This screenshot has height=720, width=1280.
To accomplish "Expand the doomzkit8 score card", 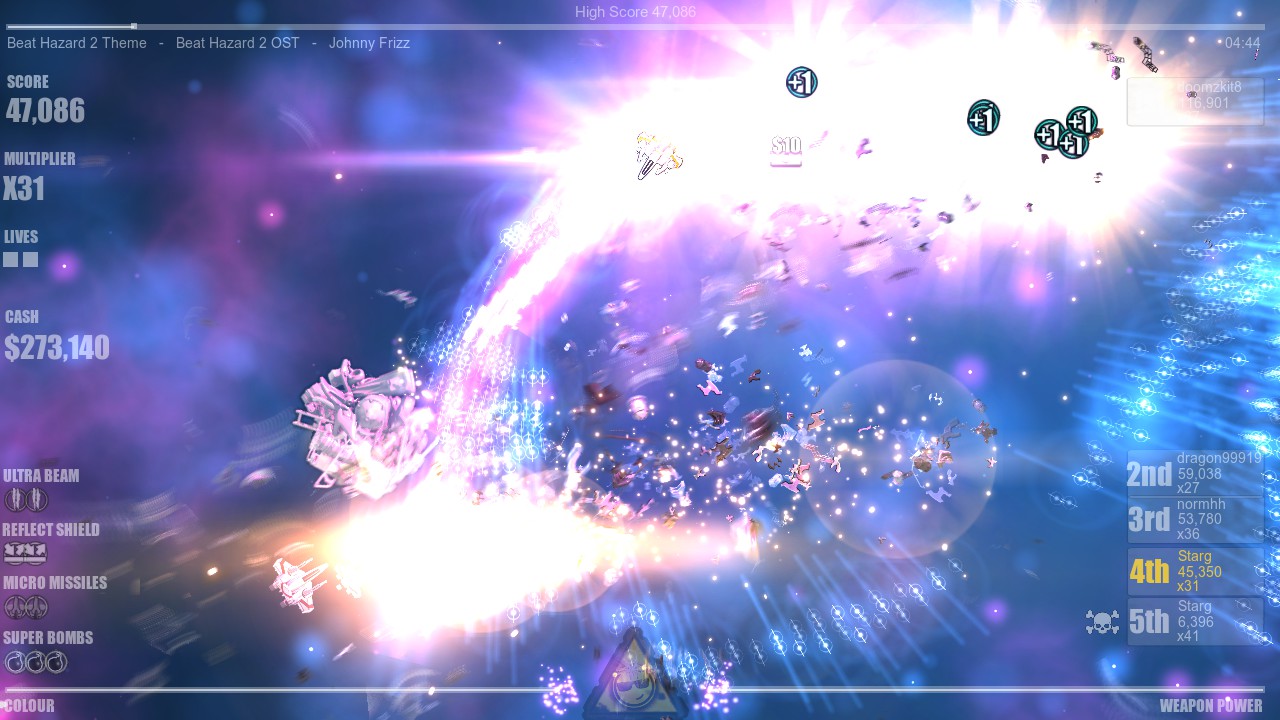I will [1196, 100].
